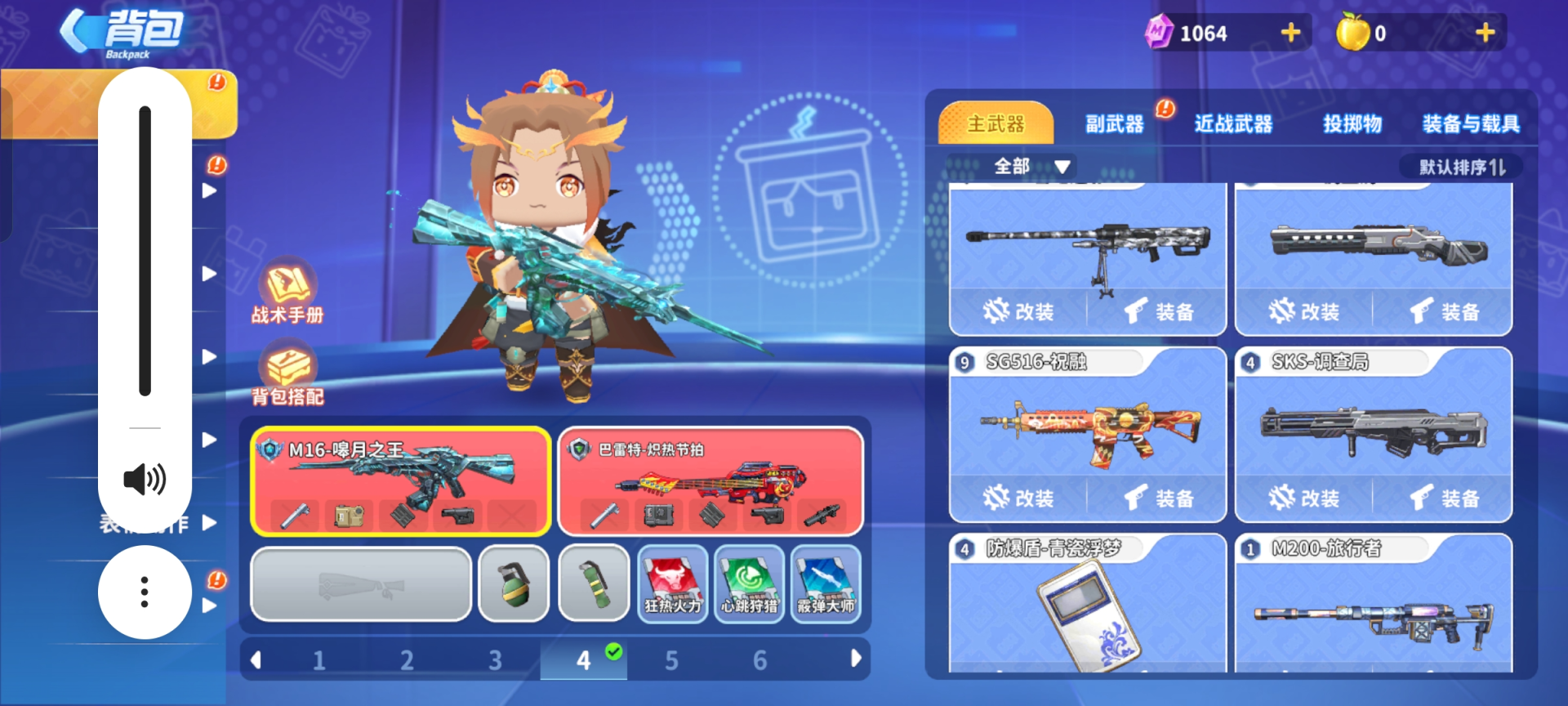The image size is (1568, 706).
Task: Open the 战术手册 tactical handbook
Action: click(287, 291)
